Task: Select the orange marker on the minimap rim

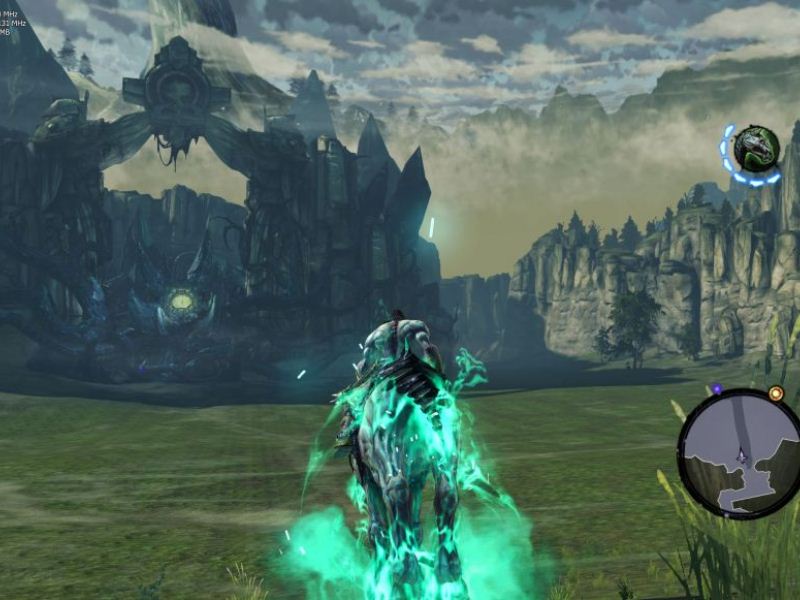Action: click(775, 394)
